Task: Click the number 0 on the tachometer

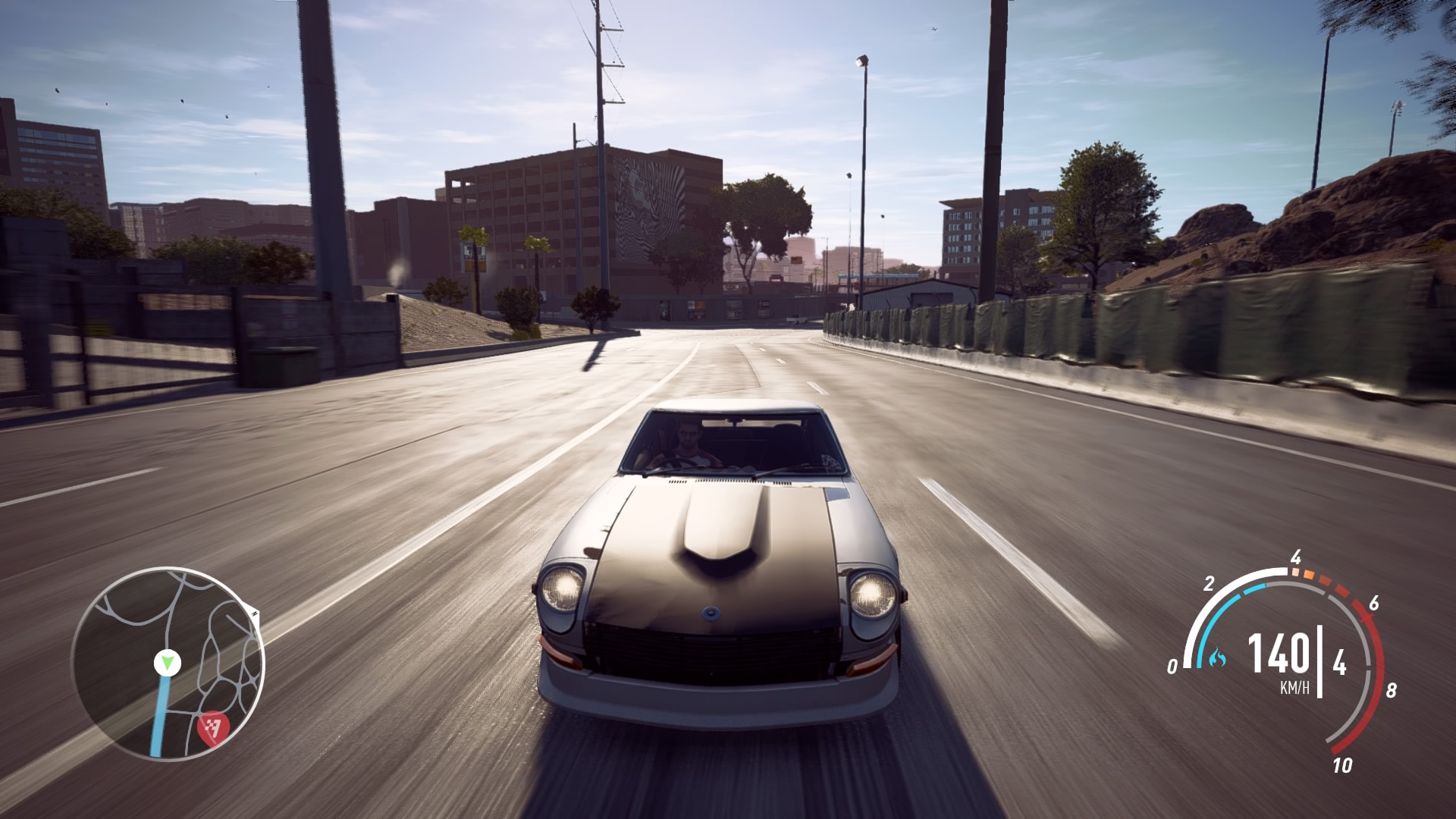Action: pos(1172,665)
